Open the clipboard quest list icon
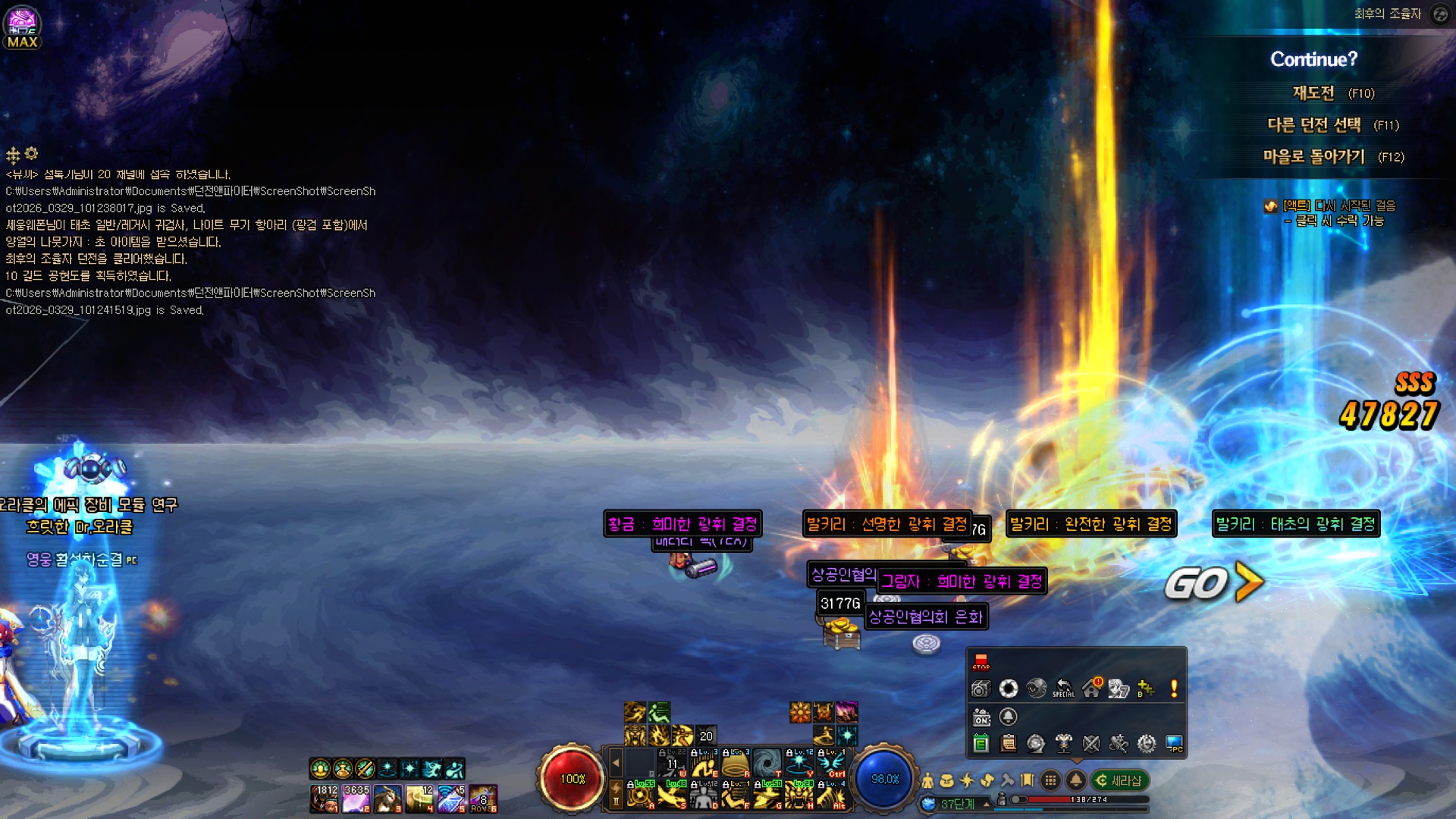Viewport: 1456px width, 819px height. pyautogui.click(x=1009, y=744)
